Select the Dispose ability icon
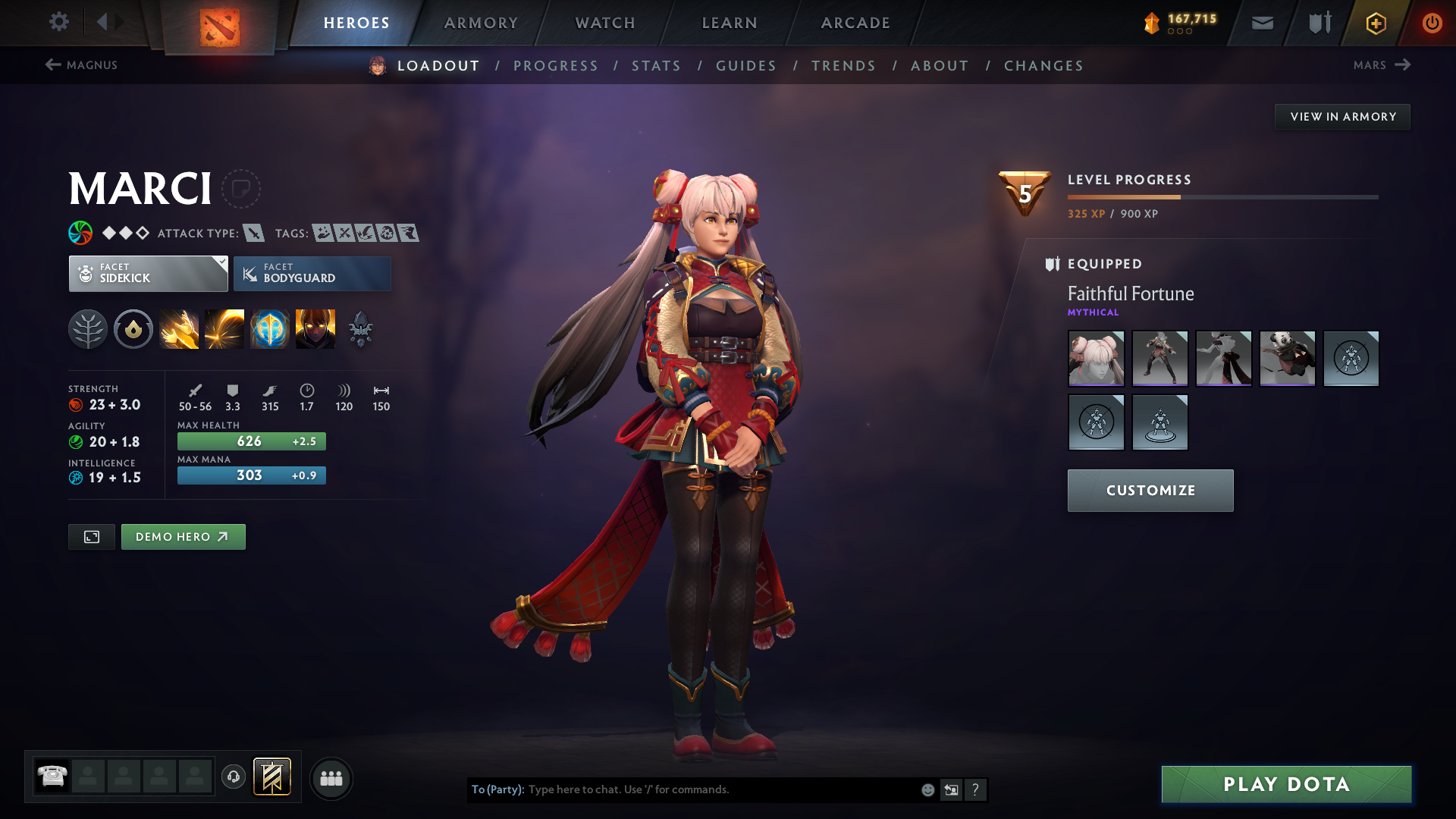Viewport: 1456px width, 819px height. point(179,328)
